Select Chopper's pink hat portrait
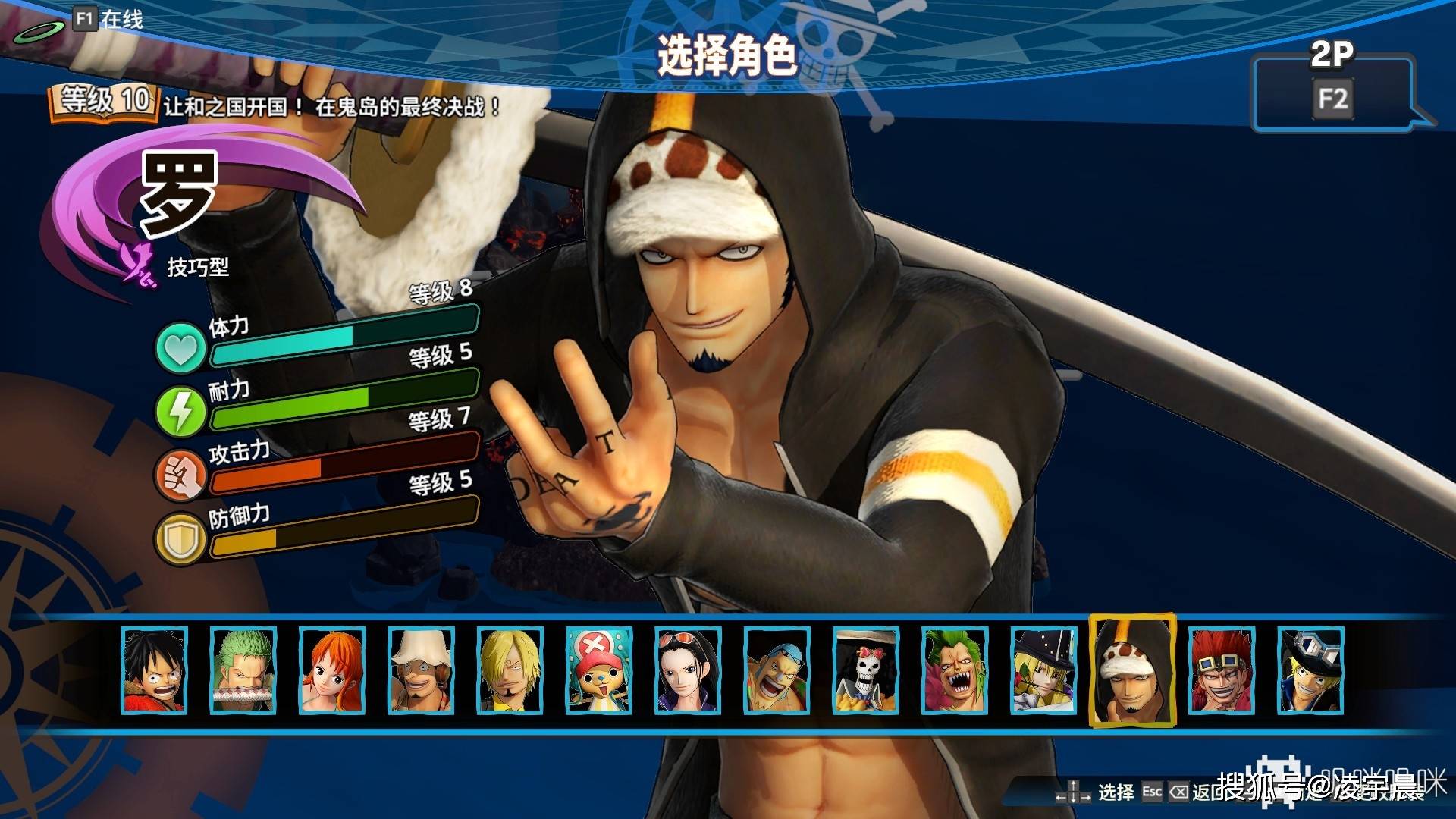 pos(598,670)
